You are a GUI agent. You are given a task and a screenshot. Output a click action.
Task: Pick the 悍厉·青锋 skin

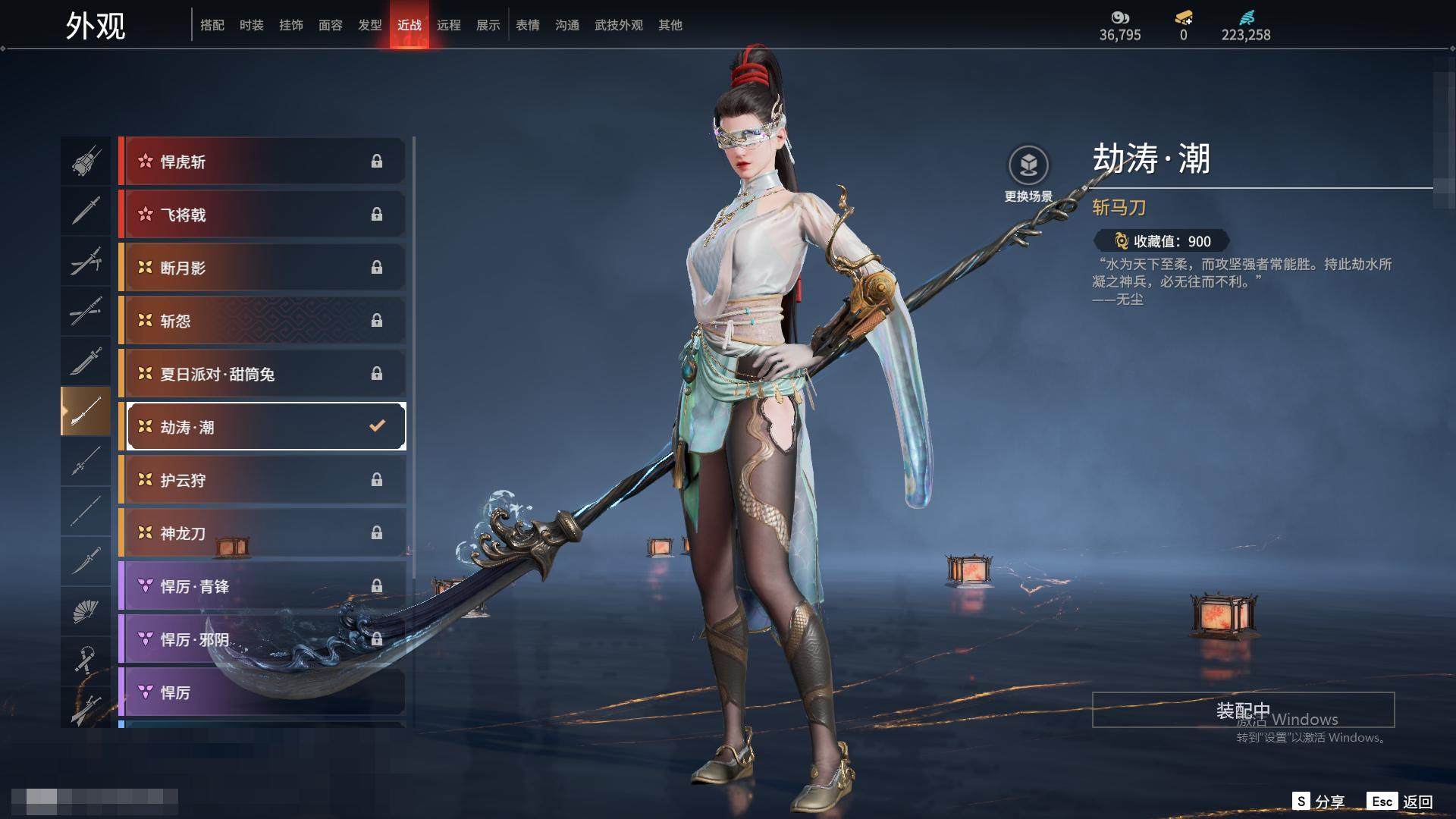tap(262, 586)
